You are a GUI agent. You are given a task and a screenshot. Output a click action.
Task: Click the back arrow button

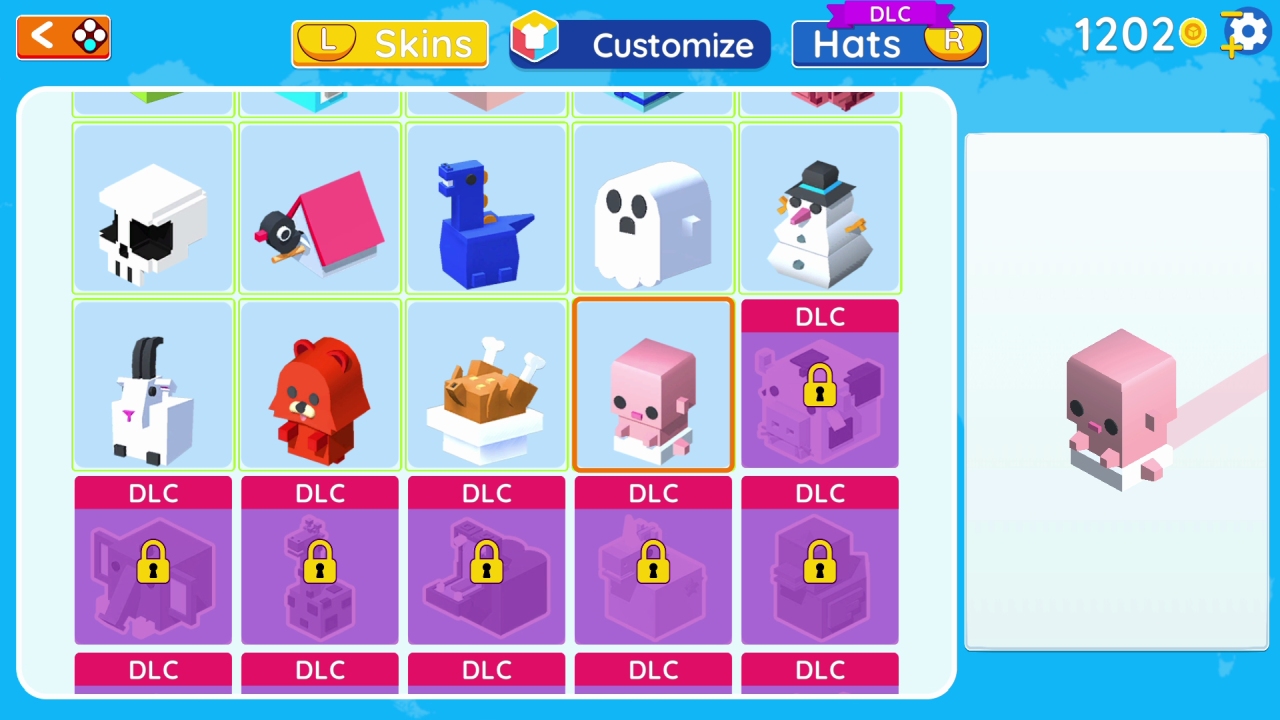coord(44,37)
